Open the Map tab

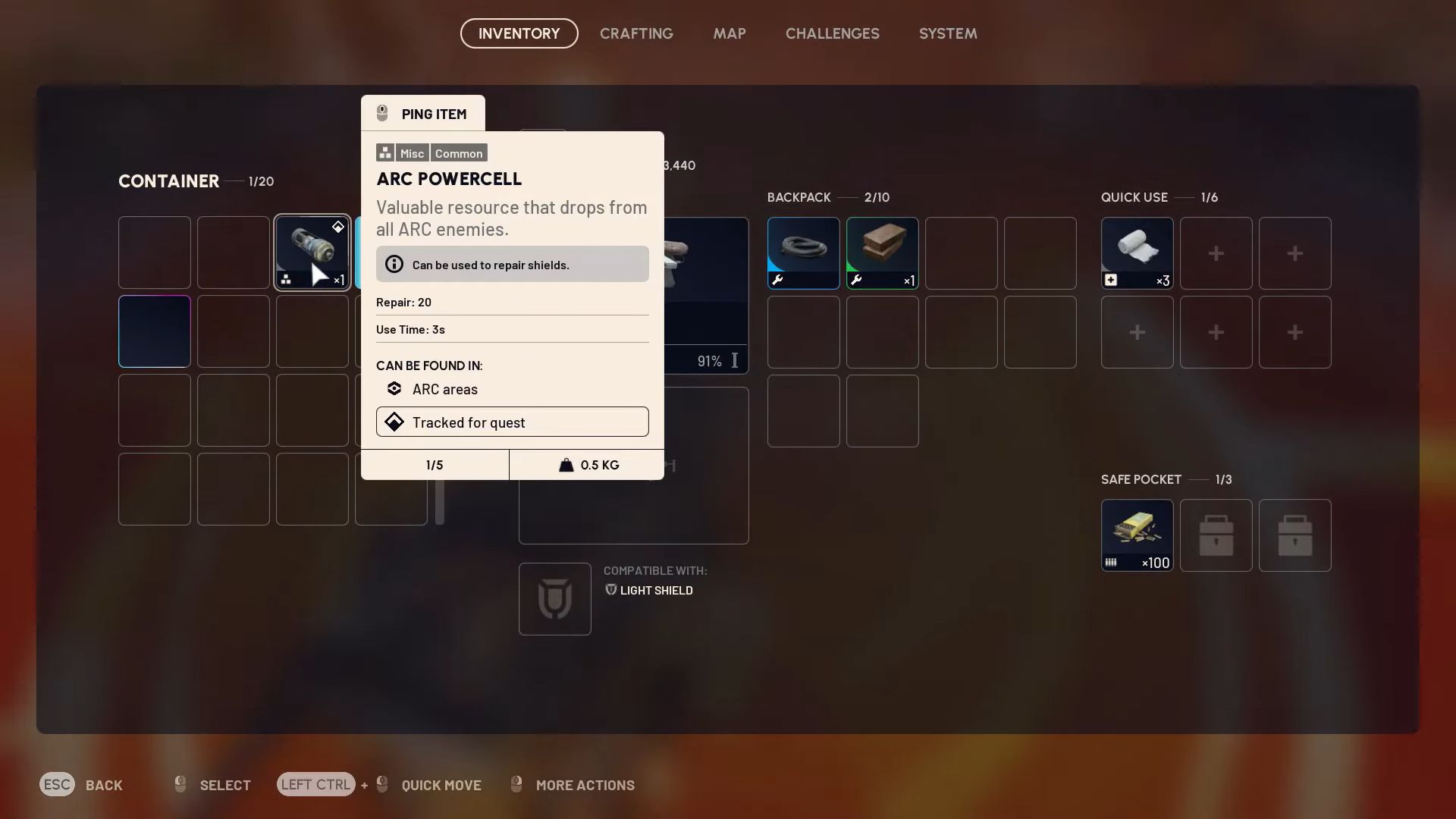(729, 33)
